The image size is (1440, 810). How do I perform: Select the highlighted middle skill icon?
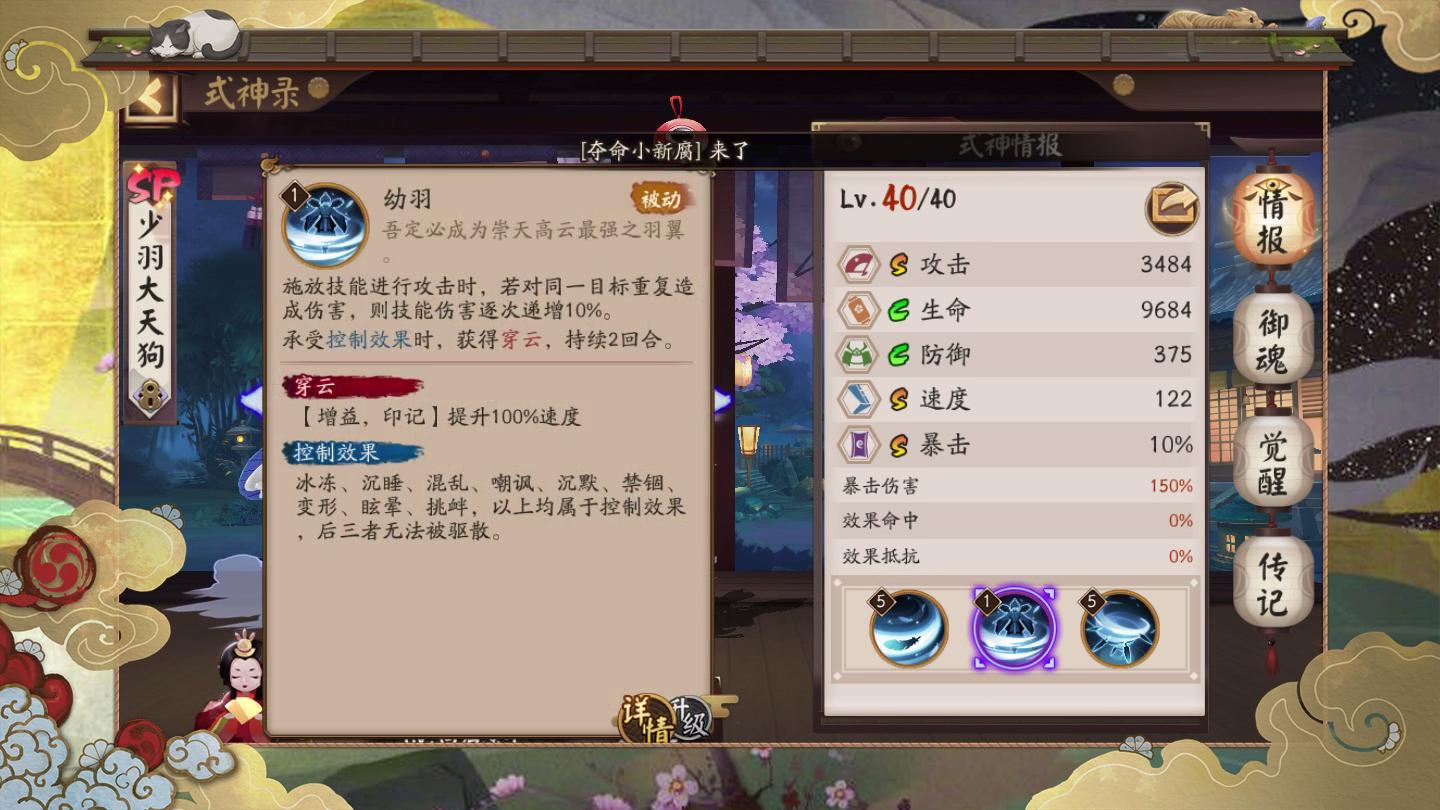pos(1014,626)
